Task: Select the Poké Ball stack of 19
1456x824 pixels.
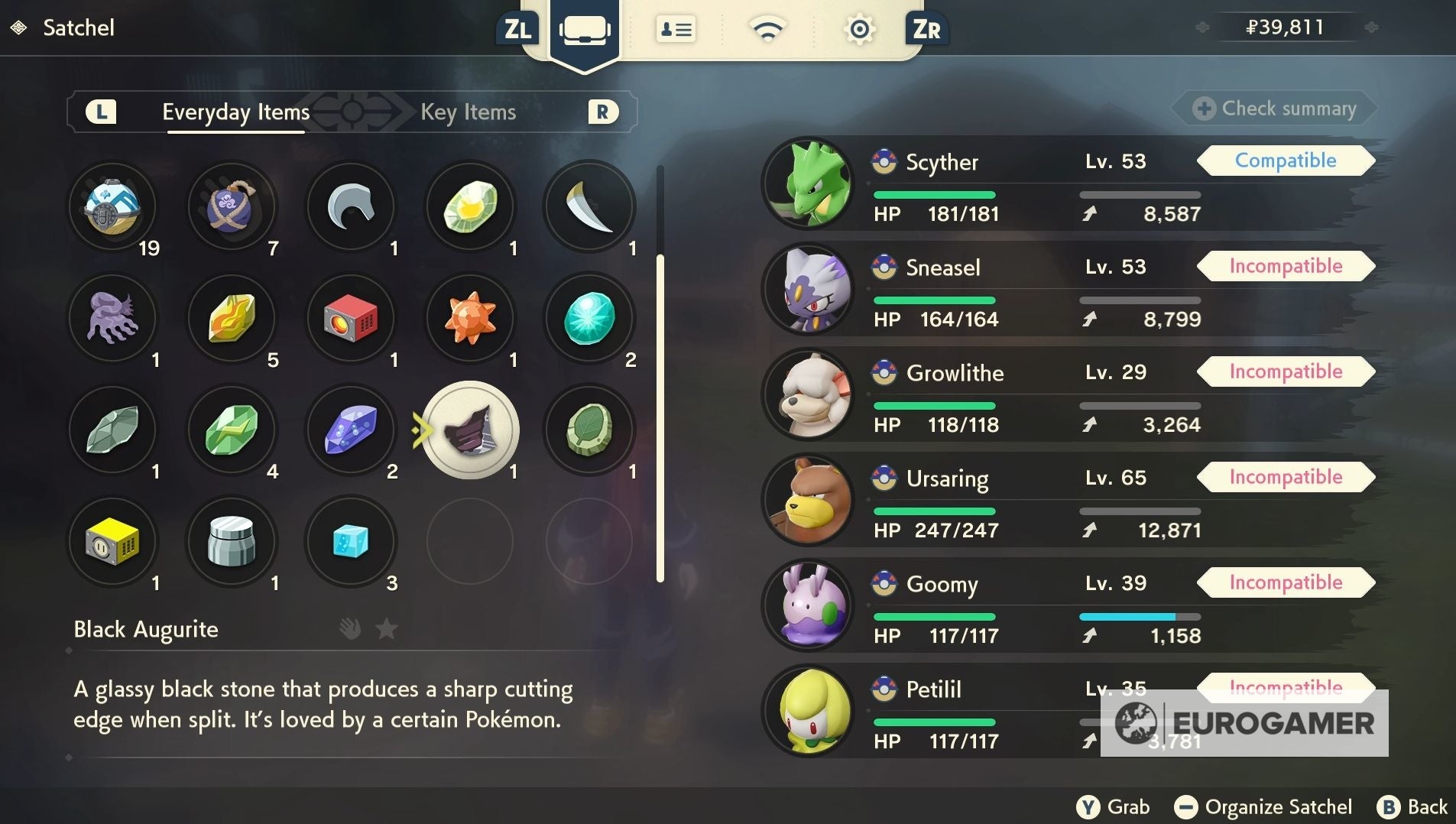Action: (113, 206)
